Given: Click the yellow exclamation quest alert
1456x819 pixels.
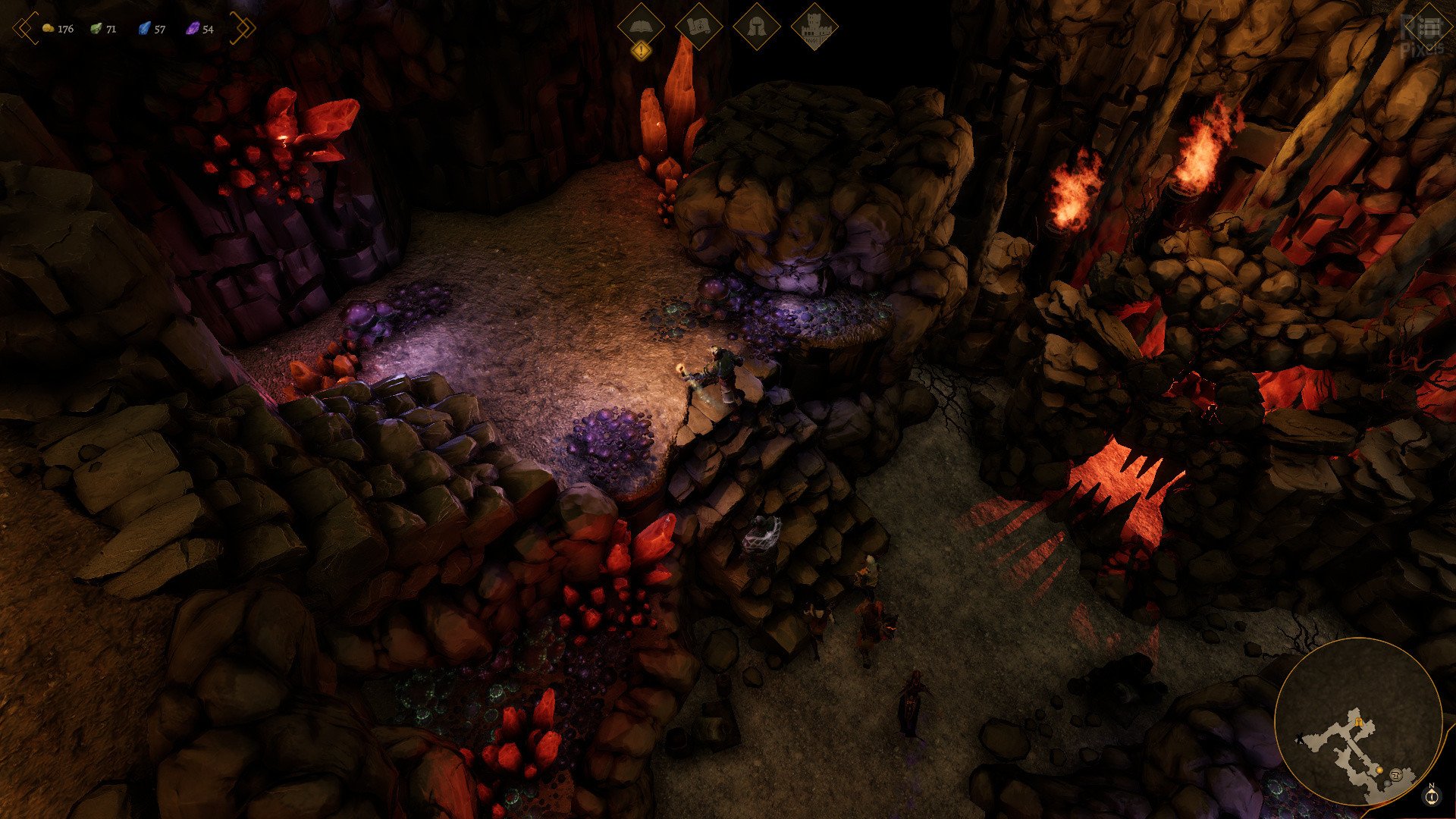Looking at the screenshot, I should pos(642,52).
